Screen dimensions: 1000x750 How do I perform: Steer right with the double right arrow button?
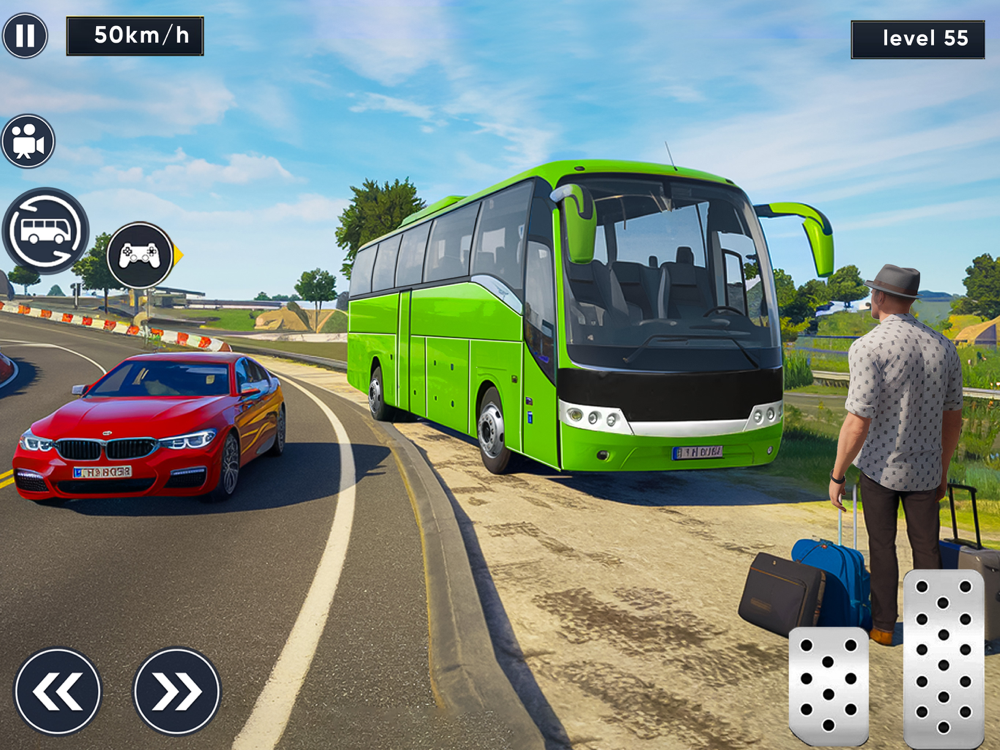click(177, 691)
